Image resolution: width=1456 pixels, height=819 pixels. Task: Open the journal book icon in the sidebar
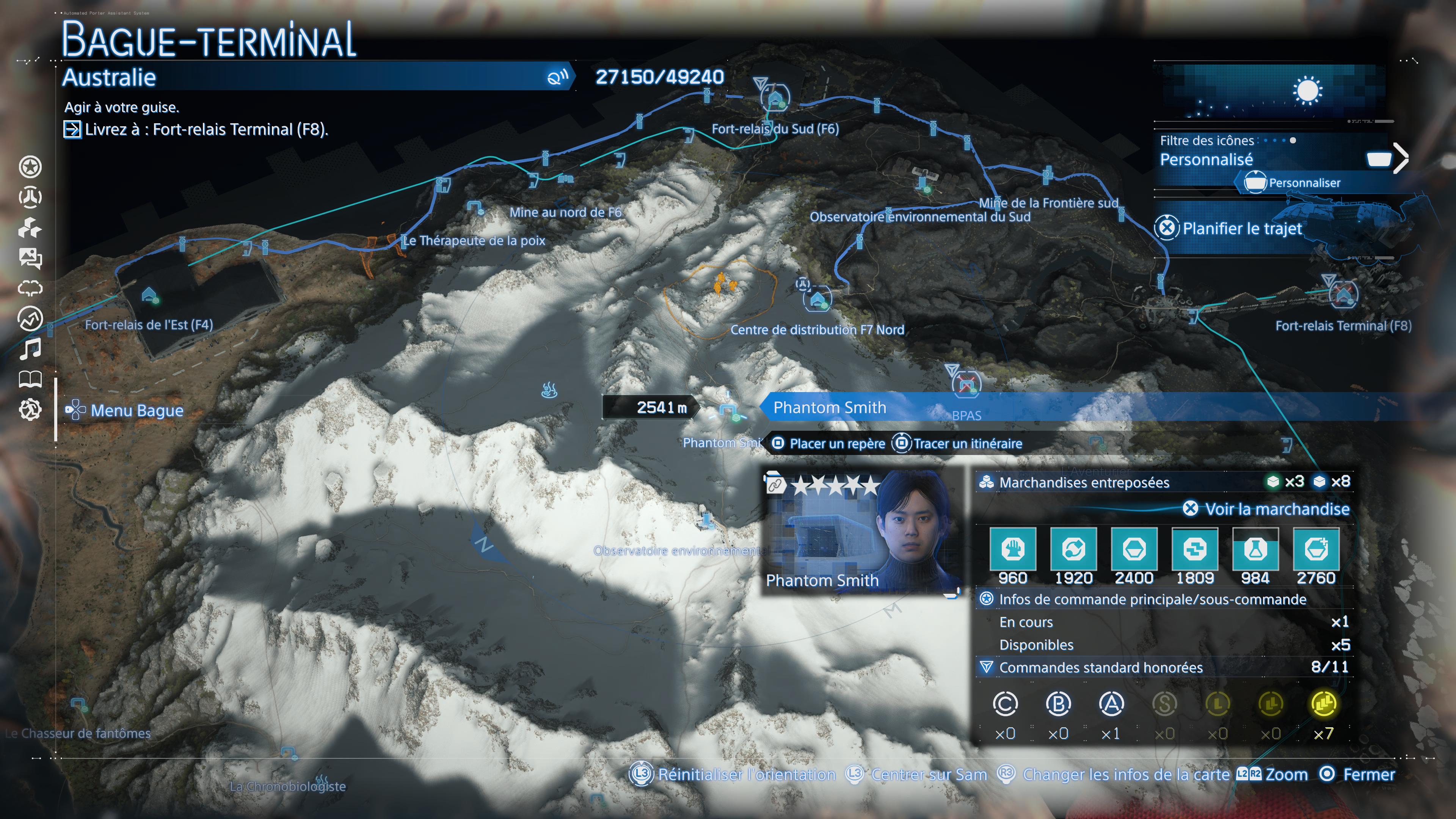click(31, 380)
